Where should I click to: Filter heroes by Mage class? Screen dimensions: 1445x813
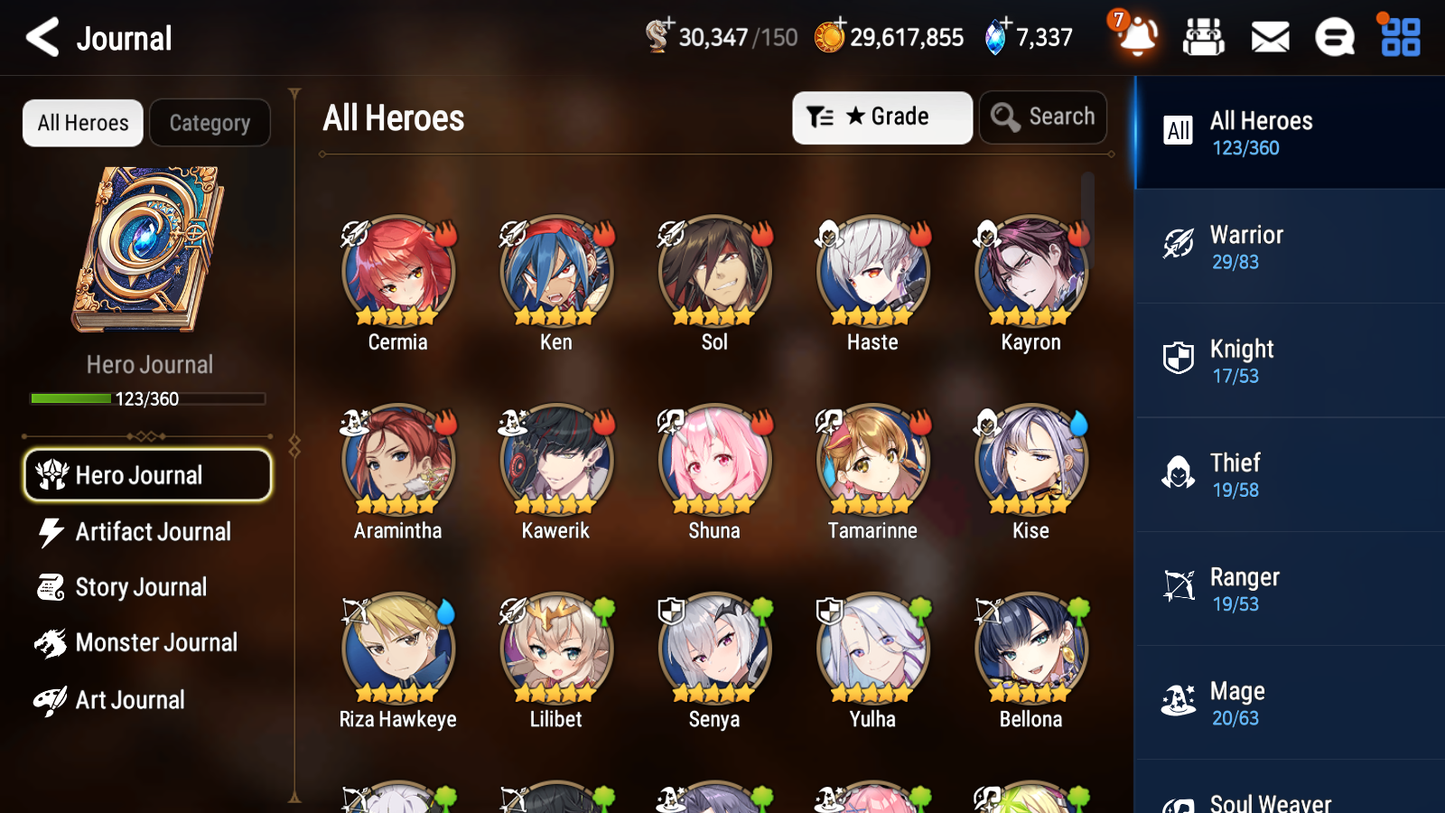tap(1290, 702)
